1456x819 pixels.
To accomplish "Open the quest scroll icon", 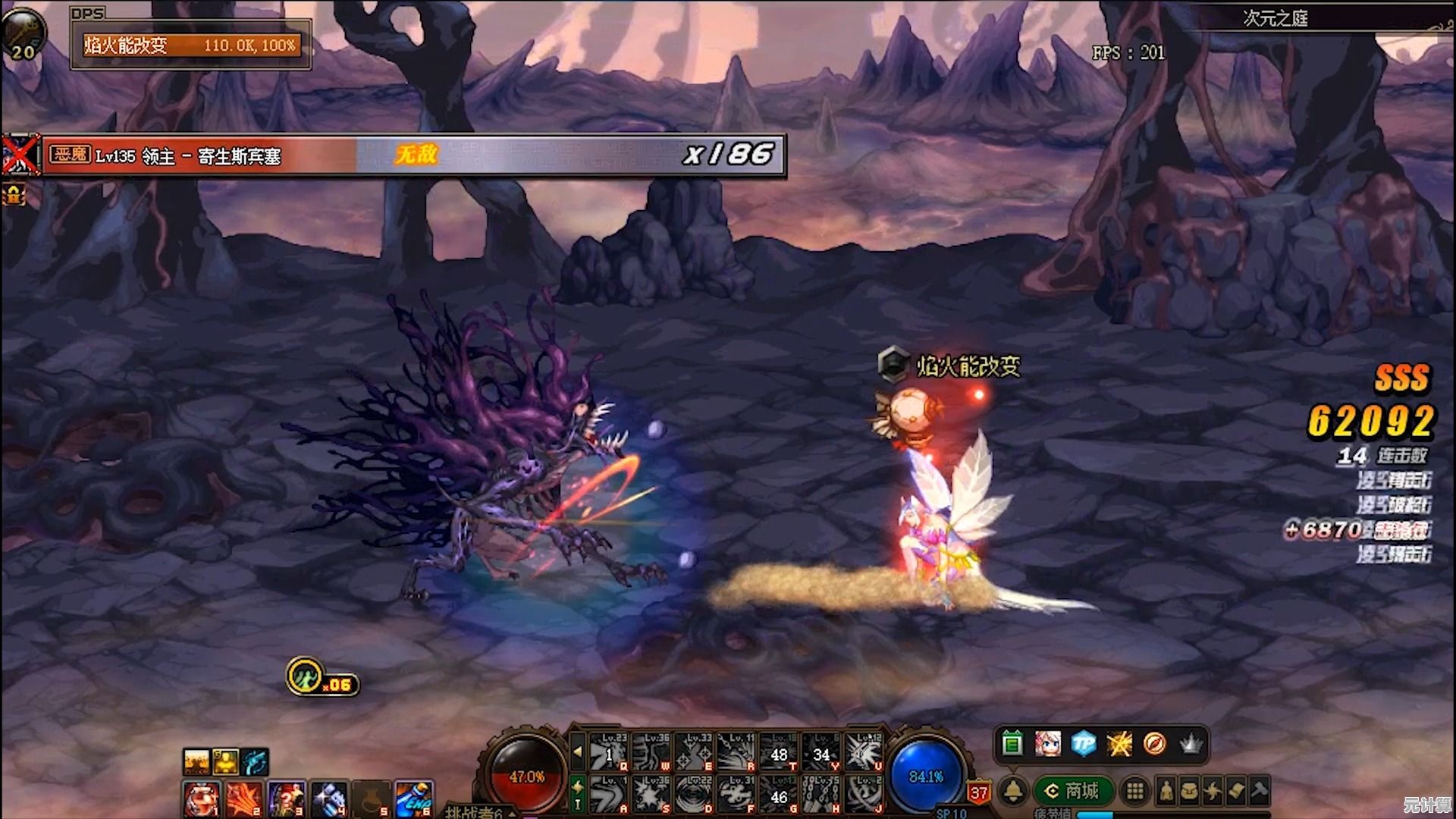I will (1236, 792).
